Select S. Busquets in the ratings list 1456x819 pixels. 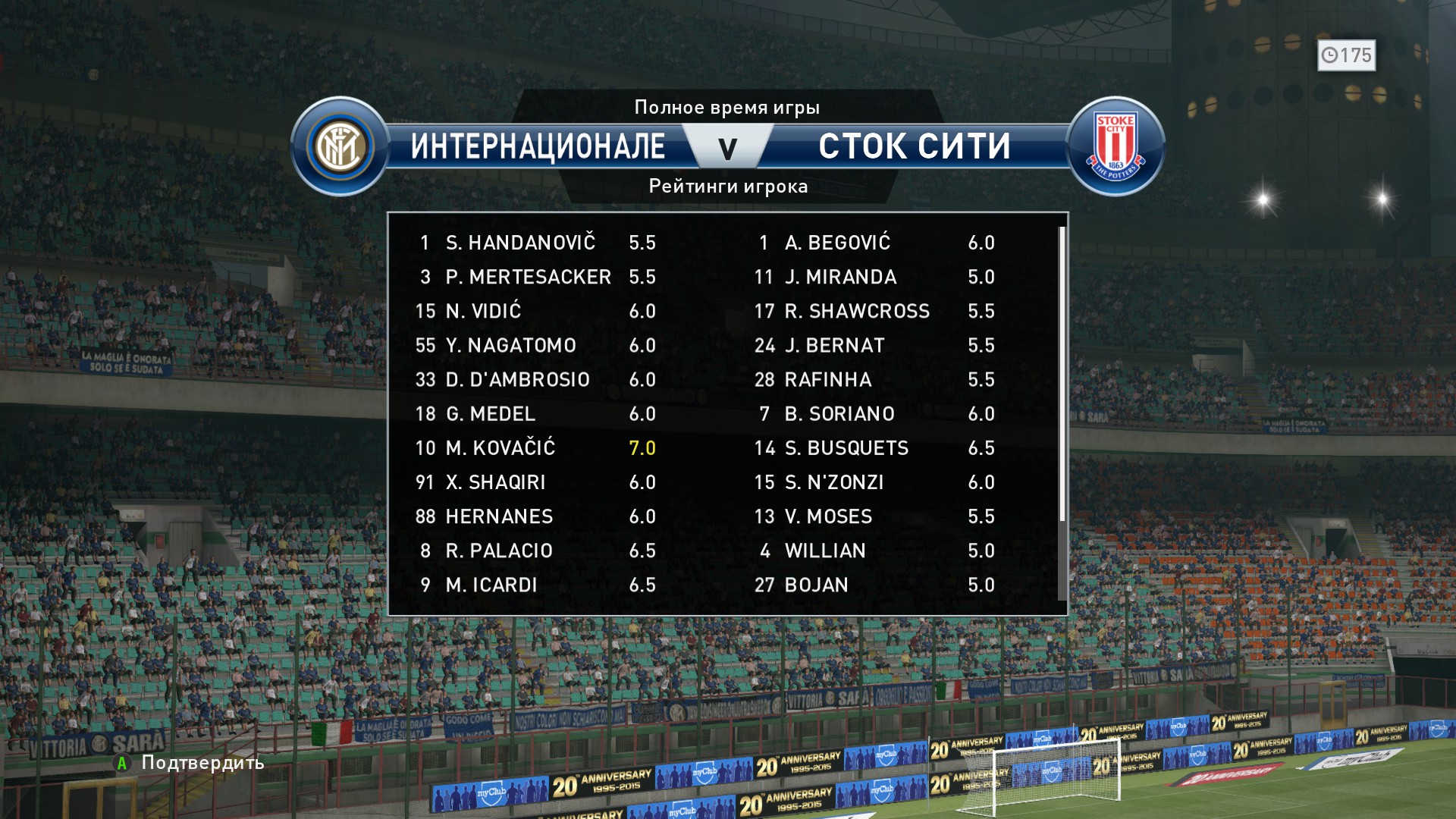tap(874, 448)
